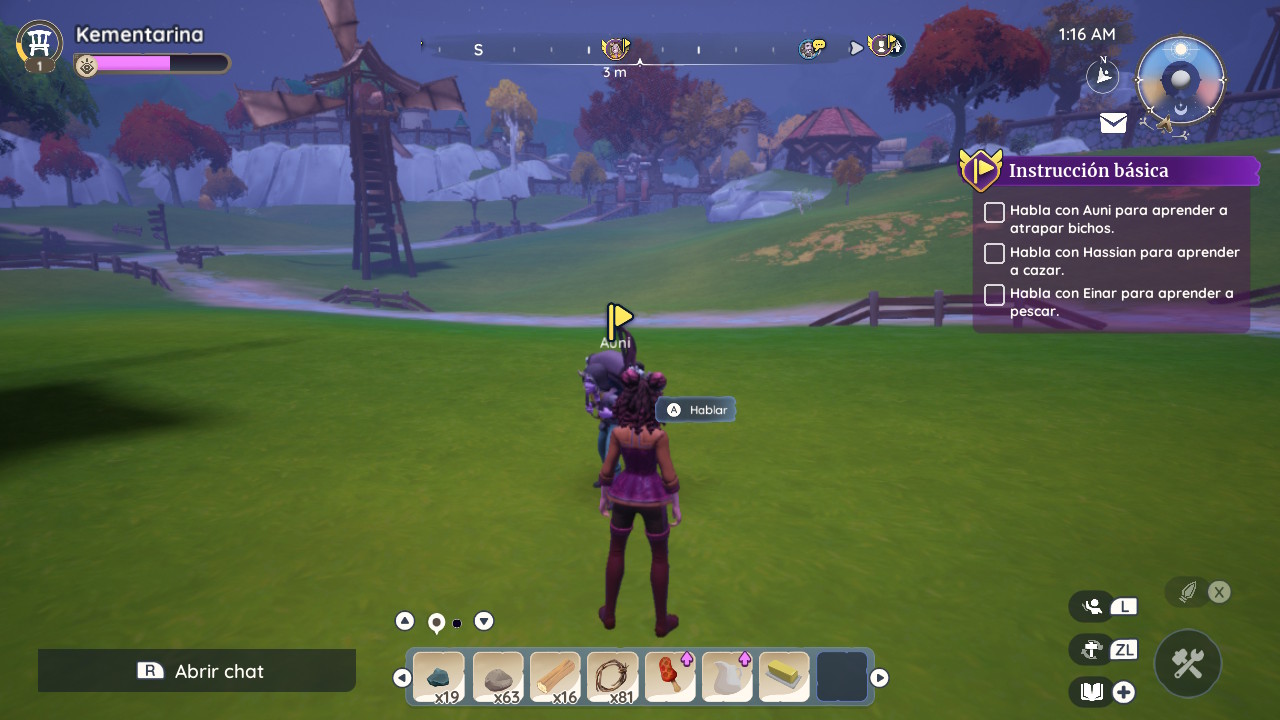The width and height of the screenshot is (1280, 720).
Task: Show the previous hotbar page arrow
Action: point(402,678)
